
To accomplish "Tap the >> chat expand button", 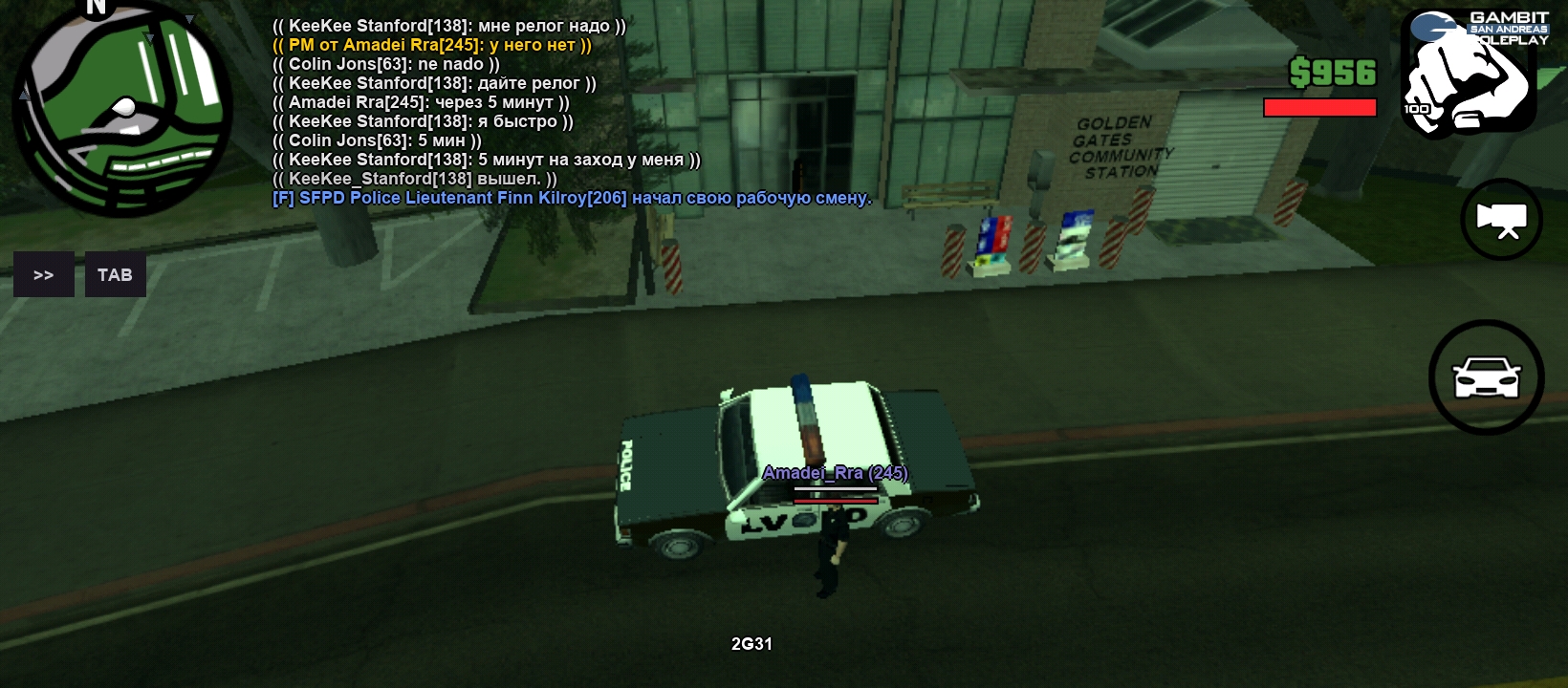I will pos(44,275).
